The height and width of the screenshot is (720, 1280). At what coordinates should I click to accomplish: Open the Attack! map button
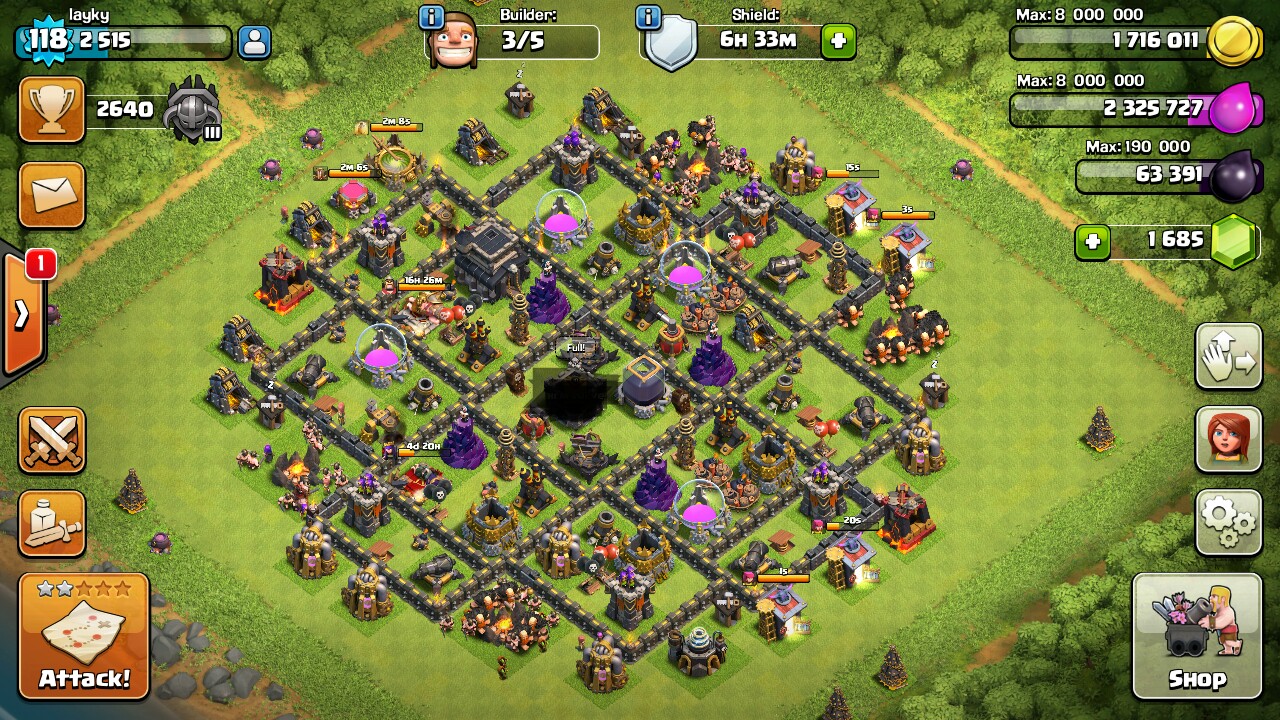pyautogui.click(x=84, y=636)
